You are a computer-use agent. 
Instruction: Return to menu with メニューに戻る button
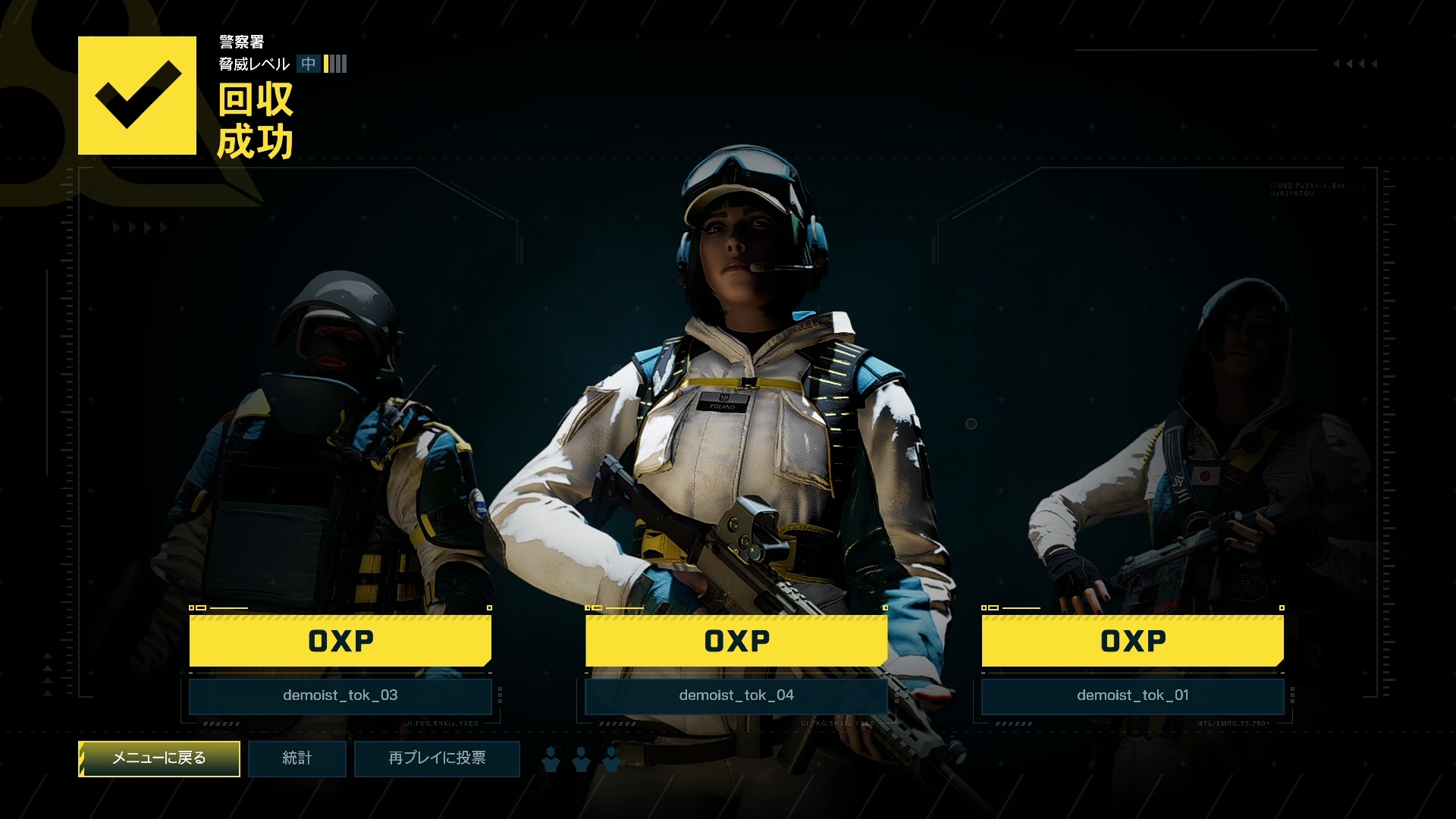click(159, 758)
